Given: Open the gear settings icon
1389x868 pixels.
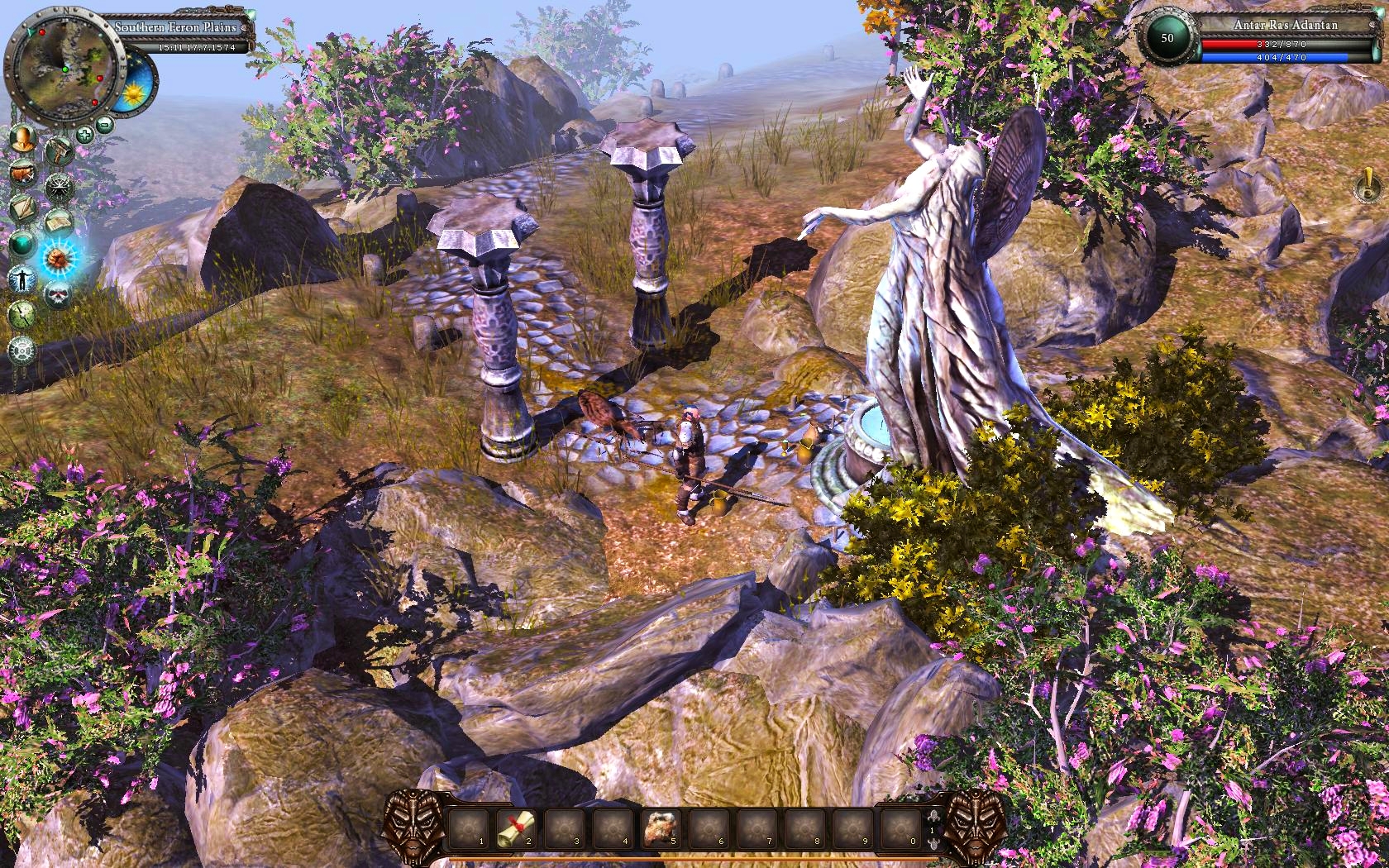Looking at the screenshot, I should [22, 350].
